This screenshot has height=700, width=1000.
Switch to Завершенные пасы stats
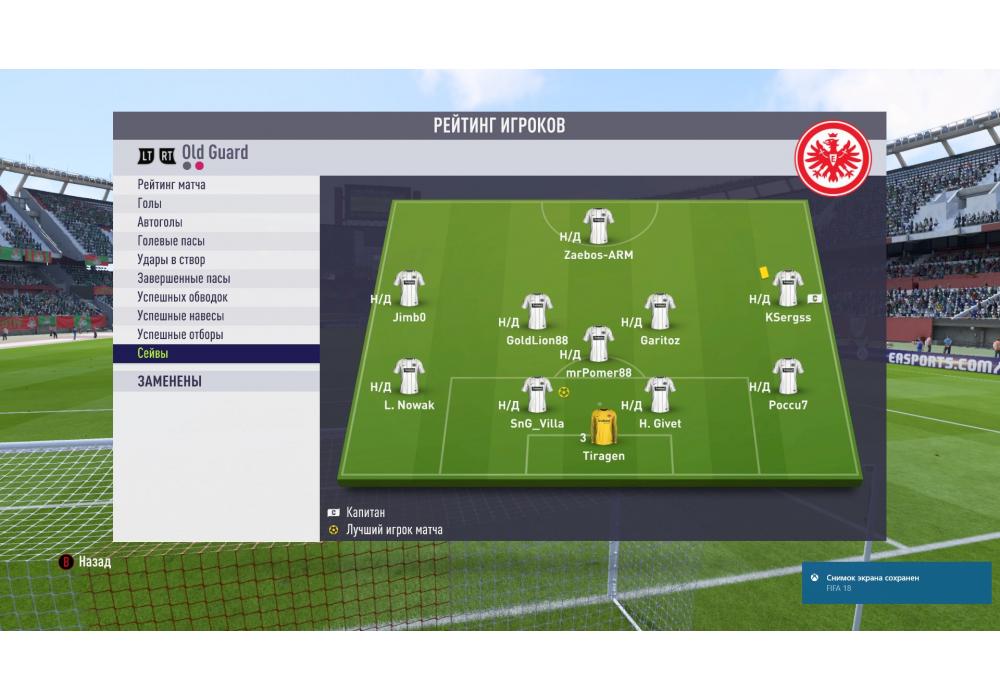tap(183, 279)
